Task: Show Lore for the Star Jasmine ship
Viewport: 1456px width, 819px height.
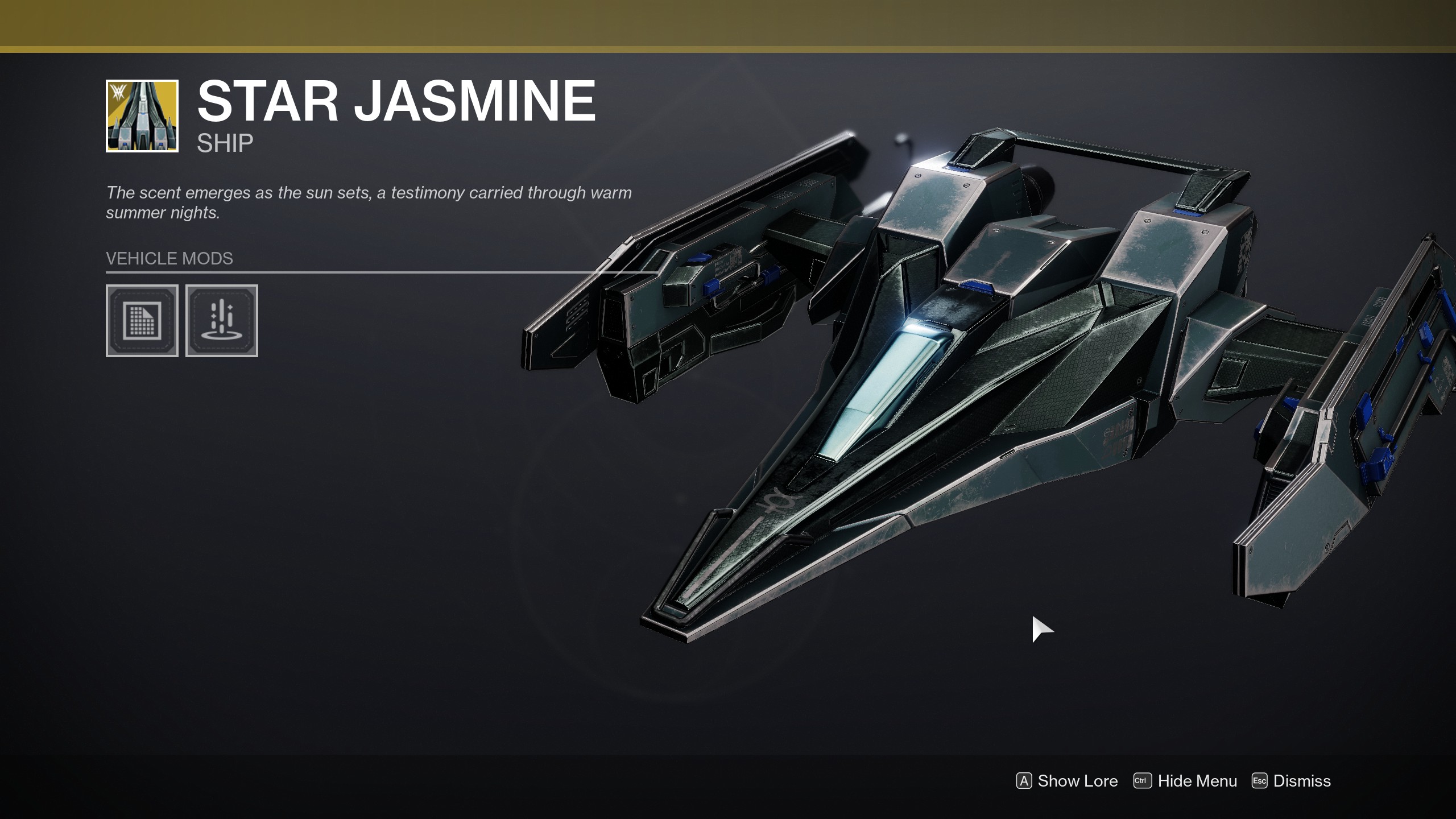Action: [1067, 781]
